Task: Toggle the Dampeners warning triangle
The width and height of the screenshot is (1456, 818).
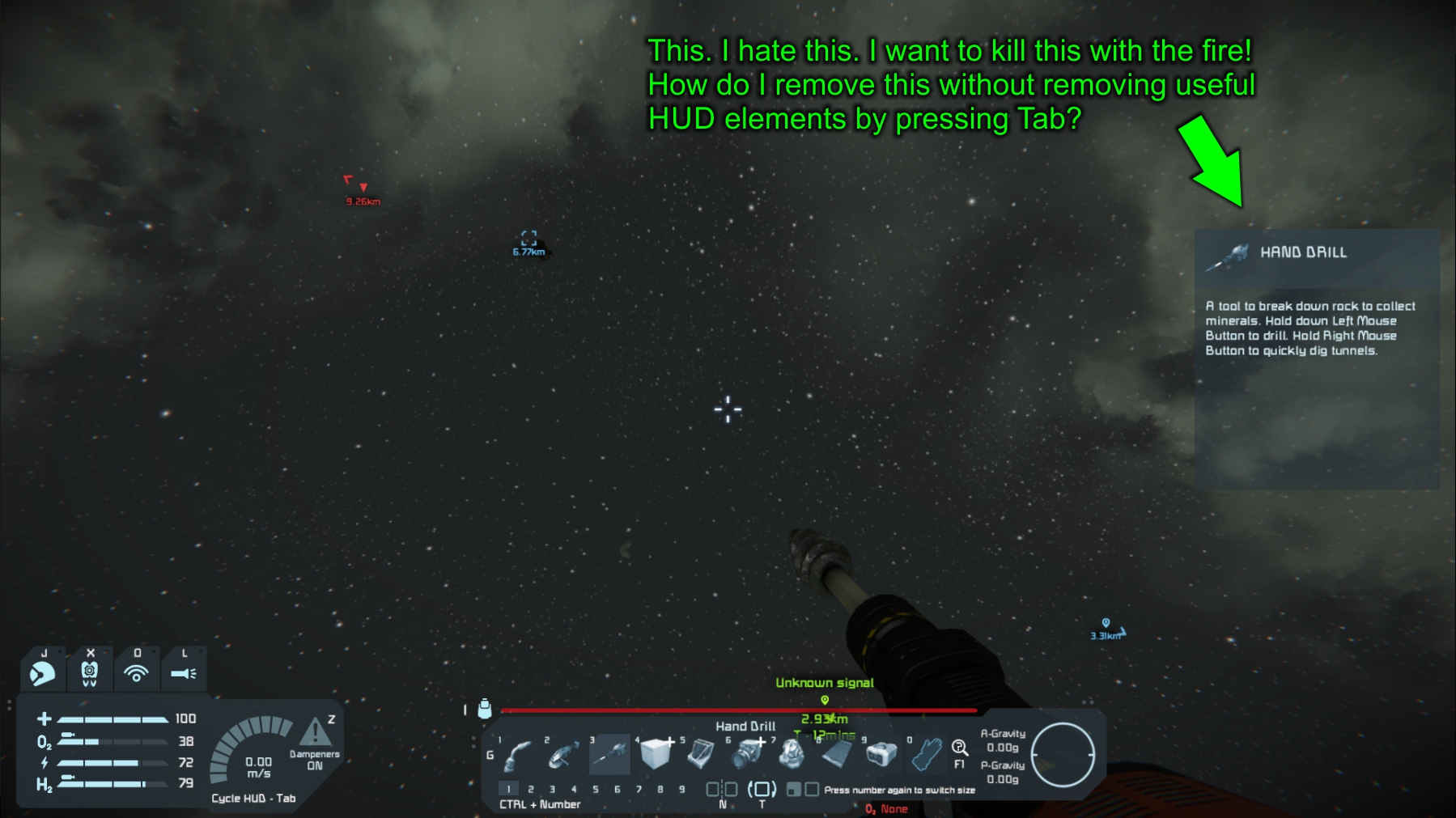Action: (315, 732)
